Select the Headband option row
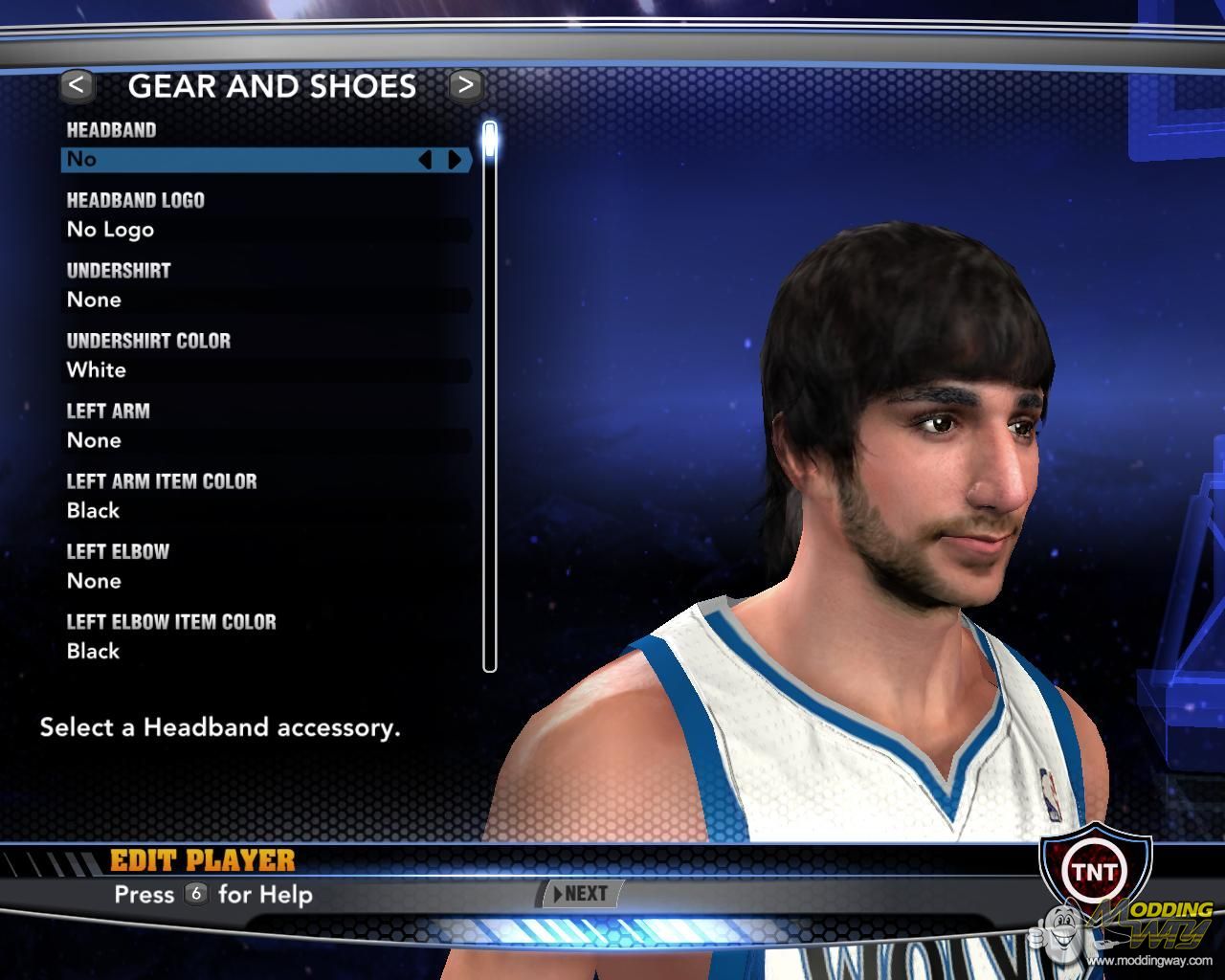Image resolution: width=1225 pixels, height=980 pixels. 239,160
